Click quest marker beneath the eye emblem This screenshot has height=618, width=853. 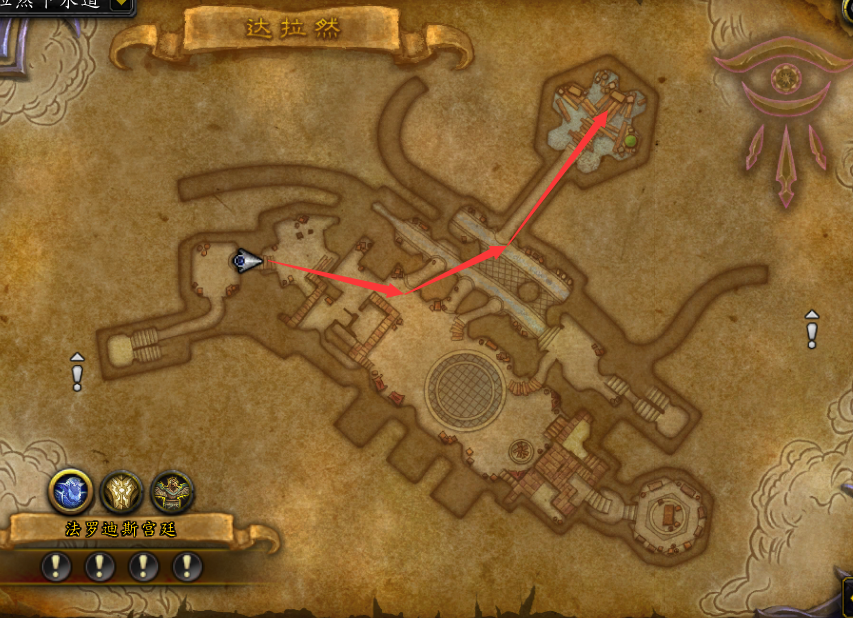tap(812, 329)
